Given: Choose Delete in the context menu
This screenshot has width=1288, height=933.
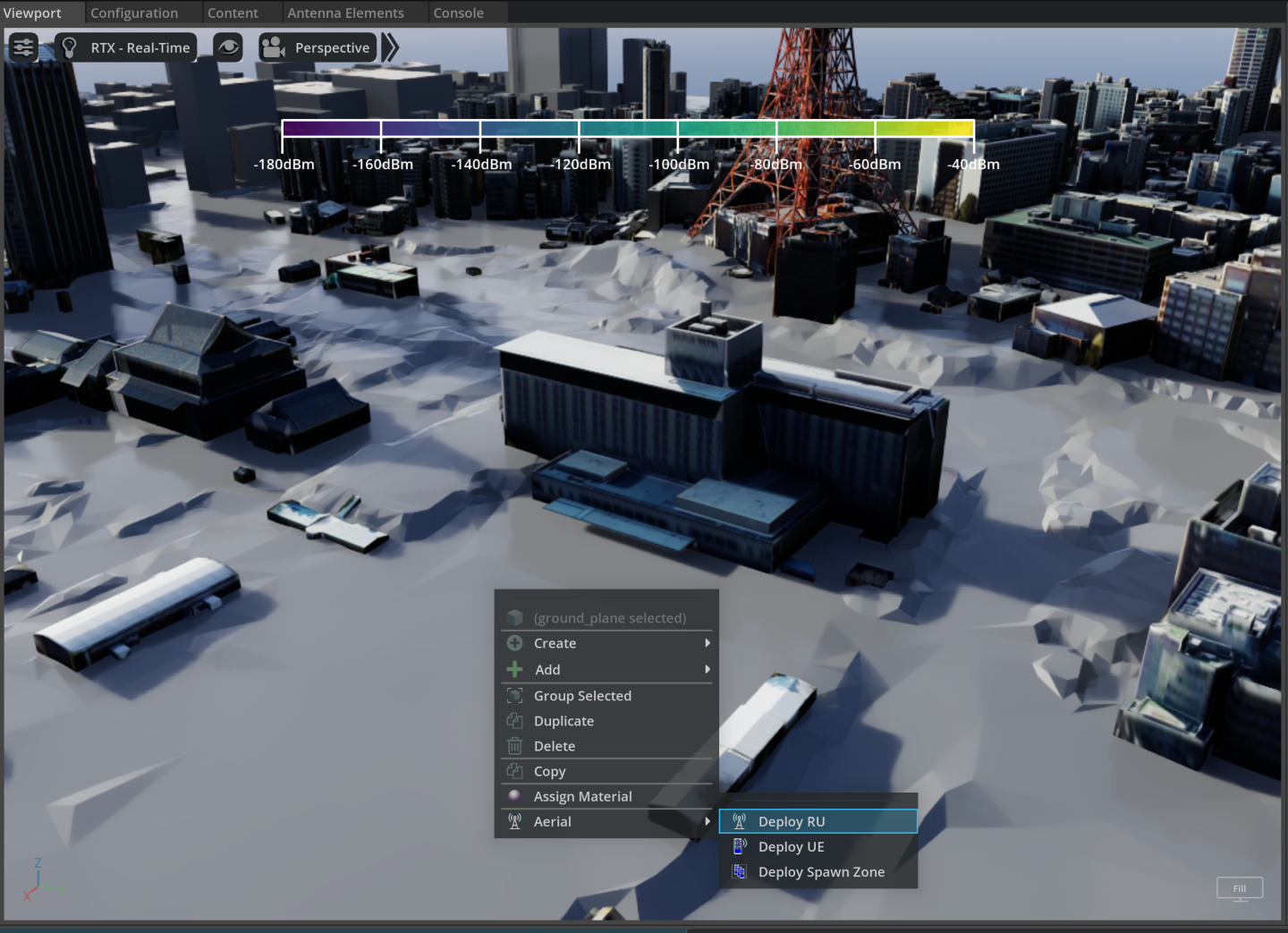Looking at the screenshot, I should tap(555, 746).
